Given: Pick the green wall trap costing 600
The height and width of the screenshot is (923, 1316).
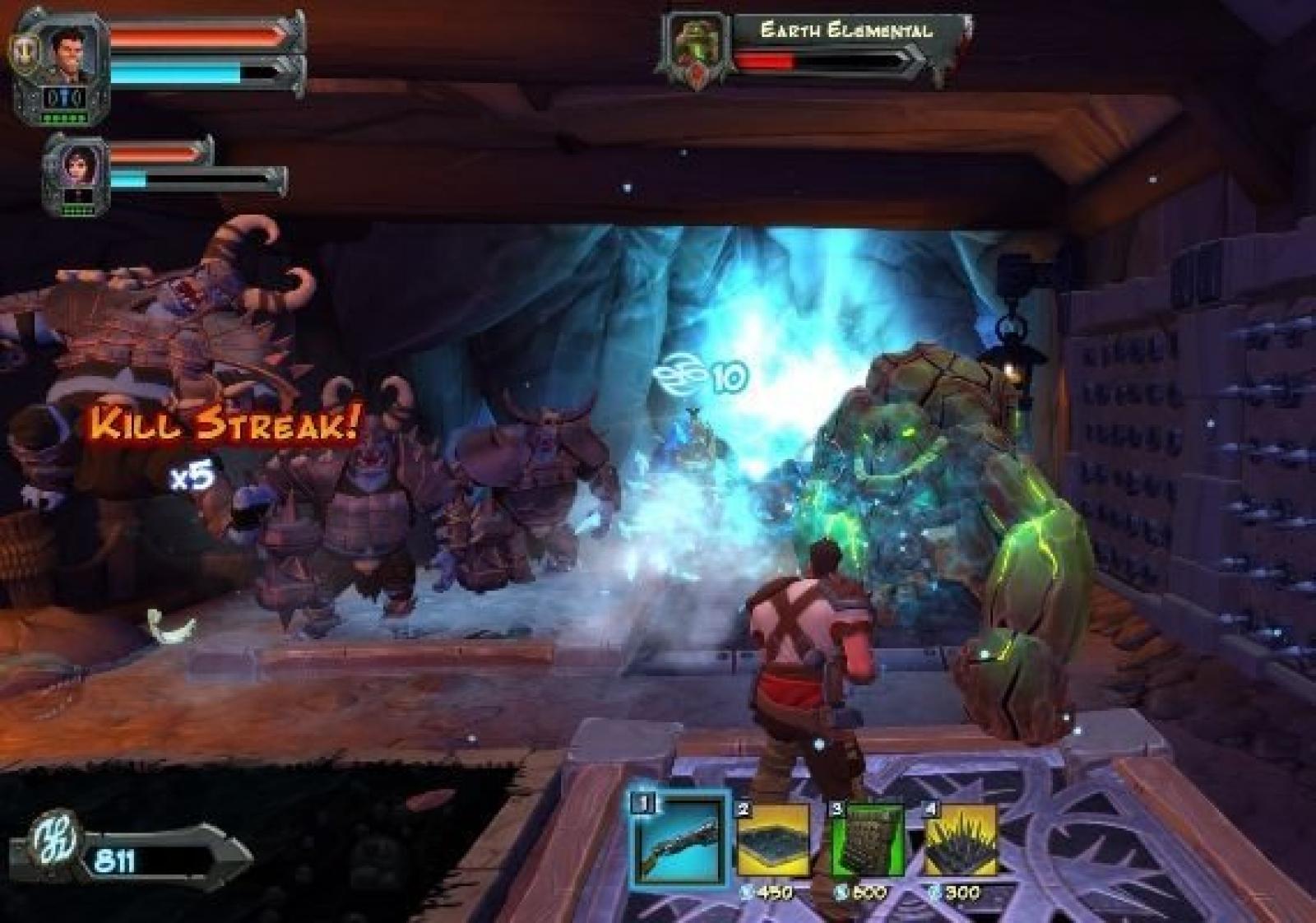Looking at the screenshot, I should click(x=868, y=840).
